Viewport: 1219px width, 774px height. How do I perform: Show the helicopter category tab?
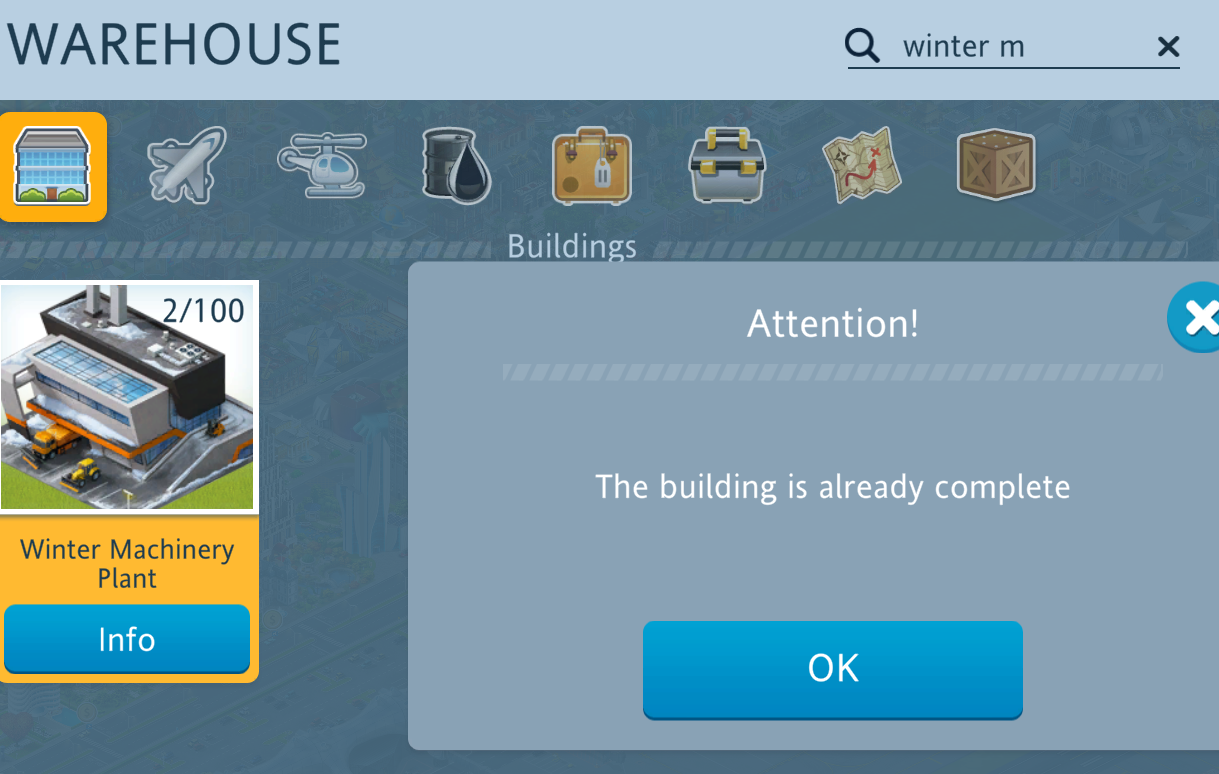point(321,165)
